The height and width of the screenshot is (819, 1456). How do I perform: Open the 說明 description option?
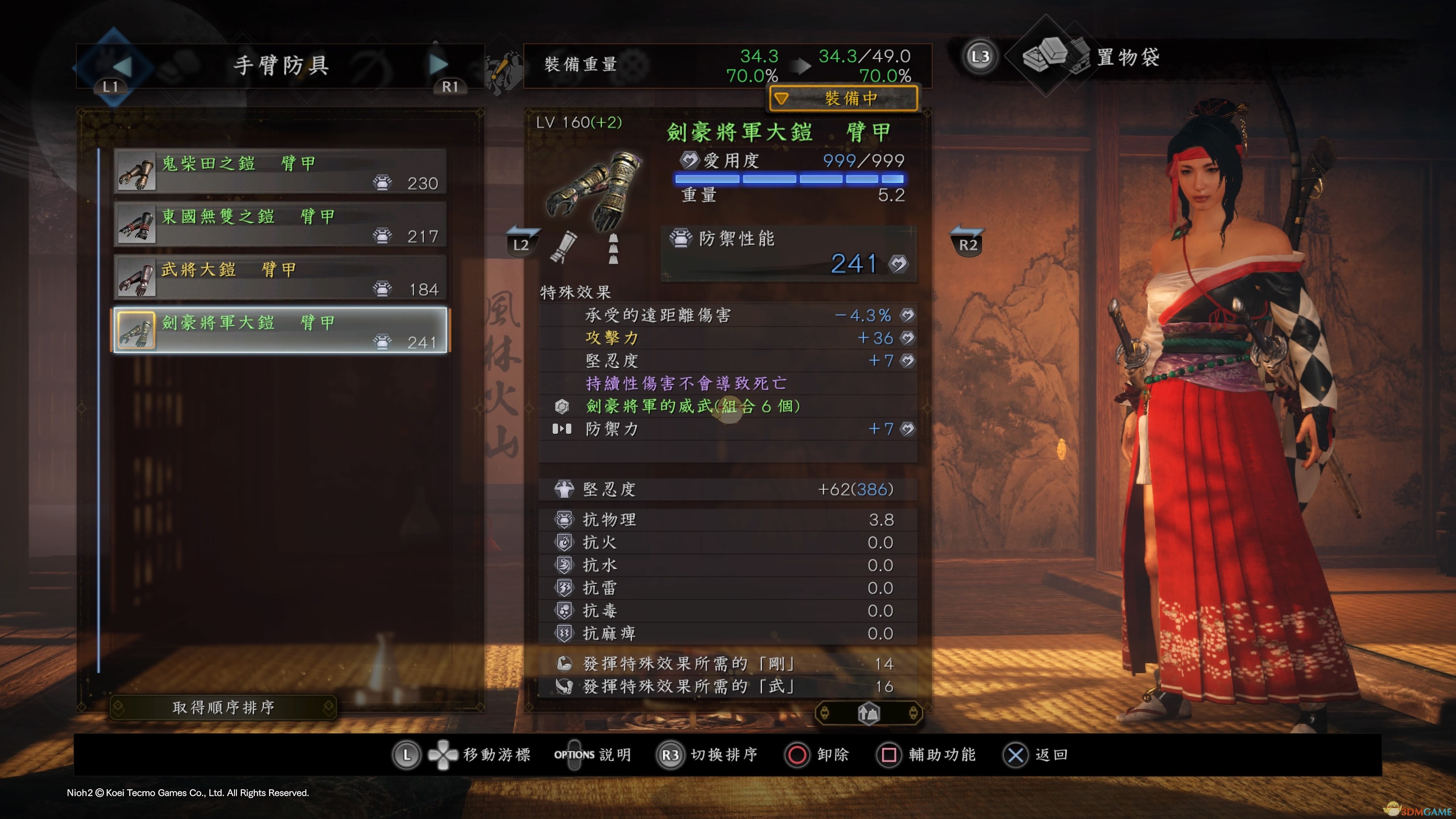point(592,755)
